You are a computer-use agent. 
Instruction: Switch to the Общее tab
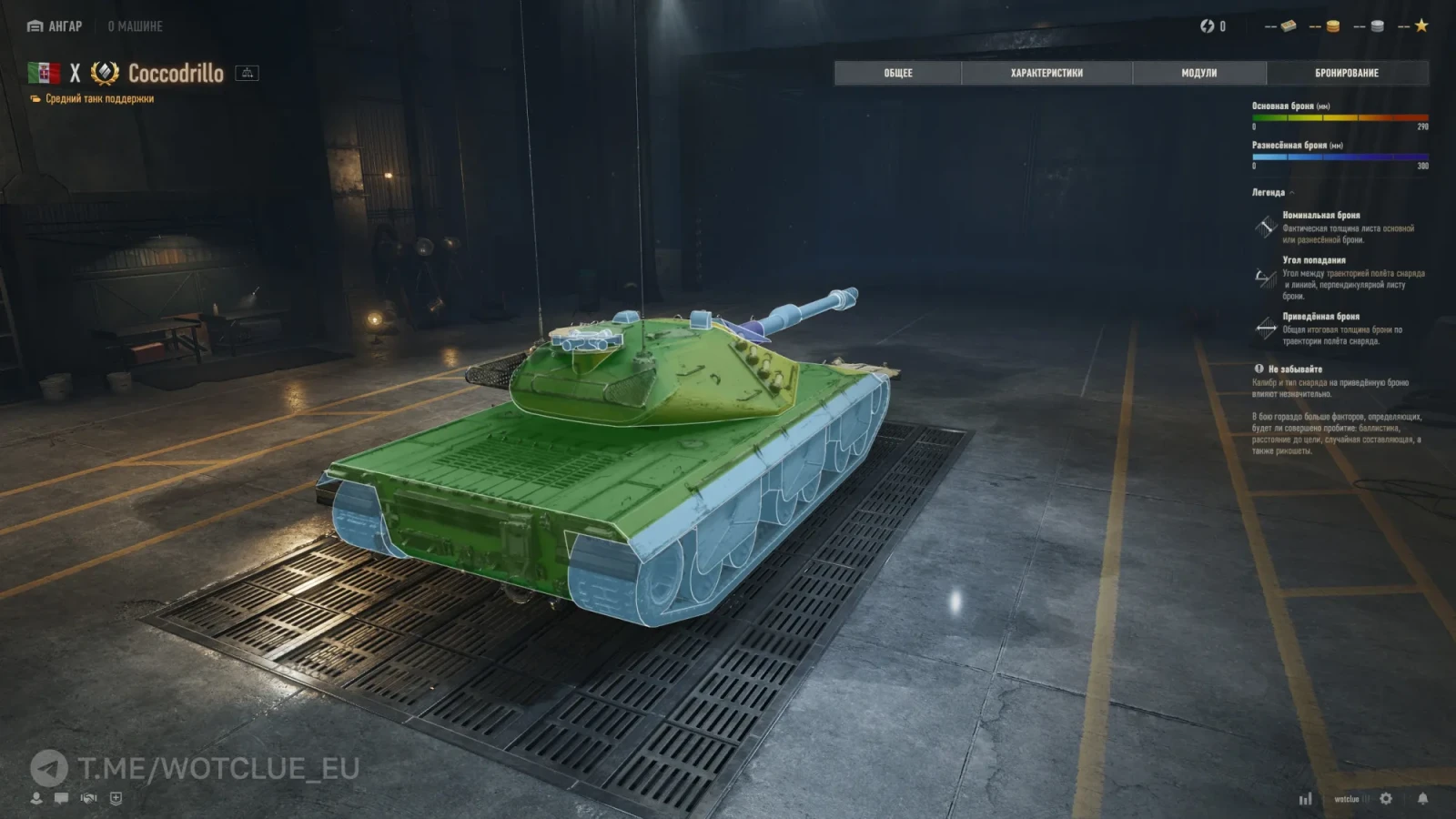click(897, 73)
